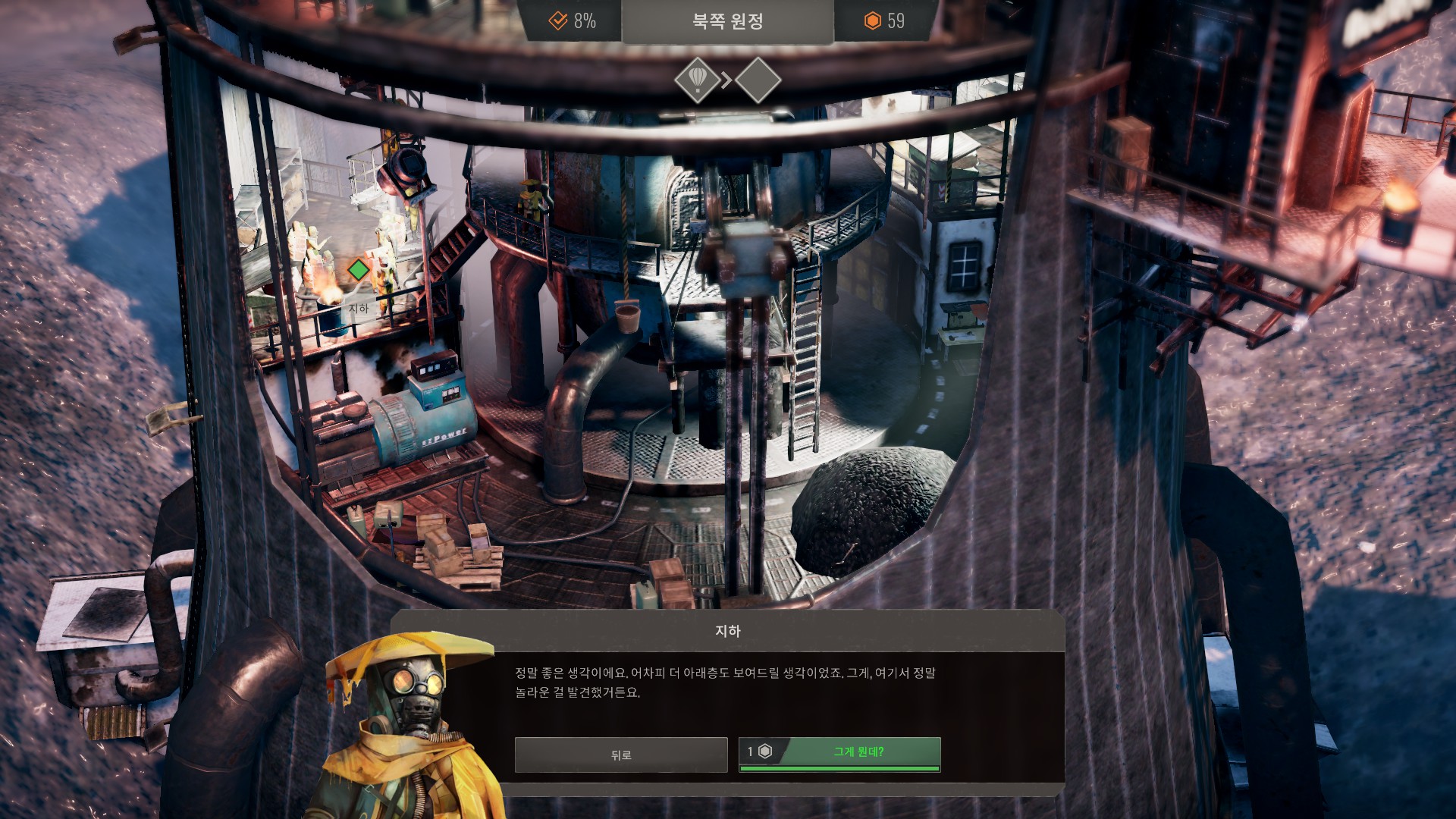Image resolution: width=1456 pixels, height=819 pixels.
Task: Choose the 그게 뭔데? dialogue reply
Action: tap(840, 754)
